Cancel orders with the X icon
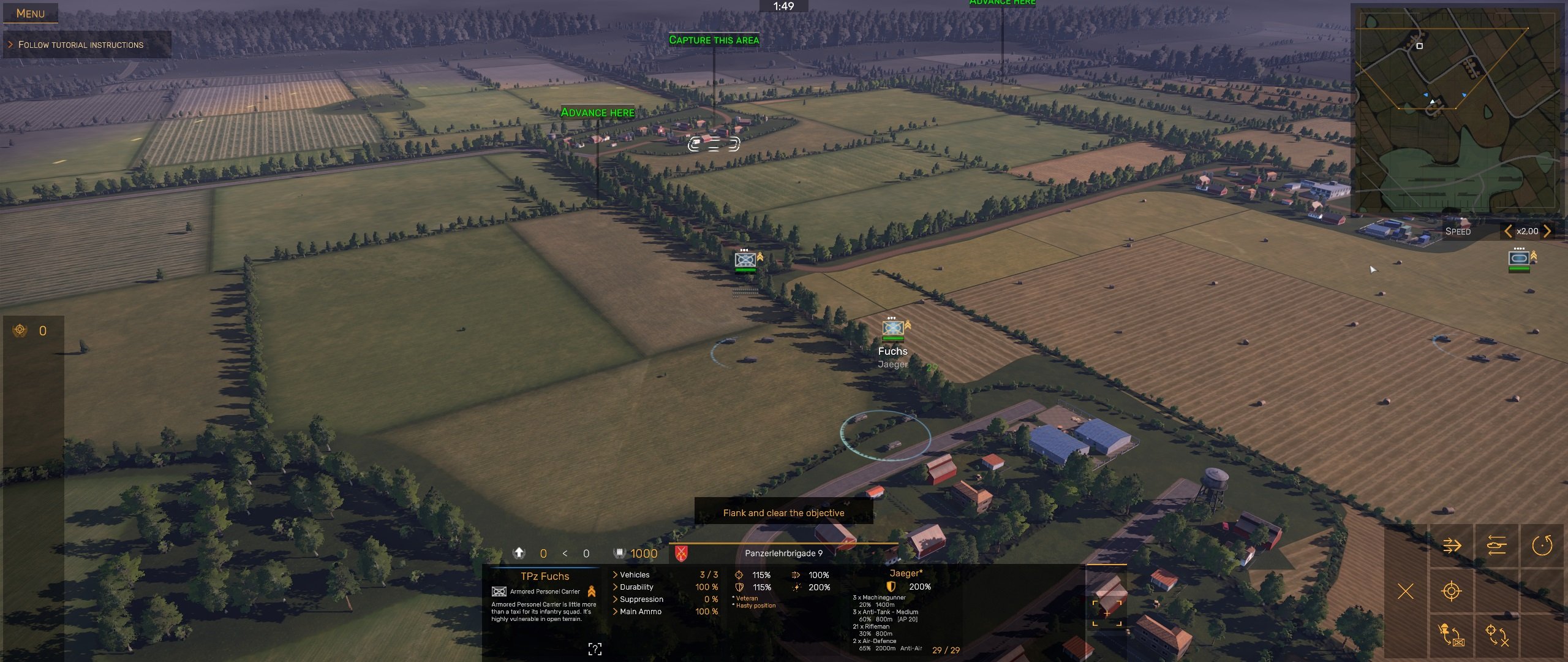This screenshot has height=662, width=1568. point(1406,591)
